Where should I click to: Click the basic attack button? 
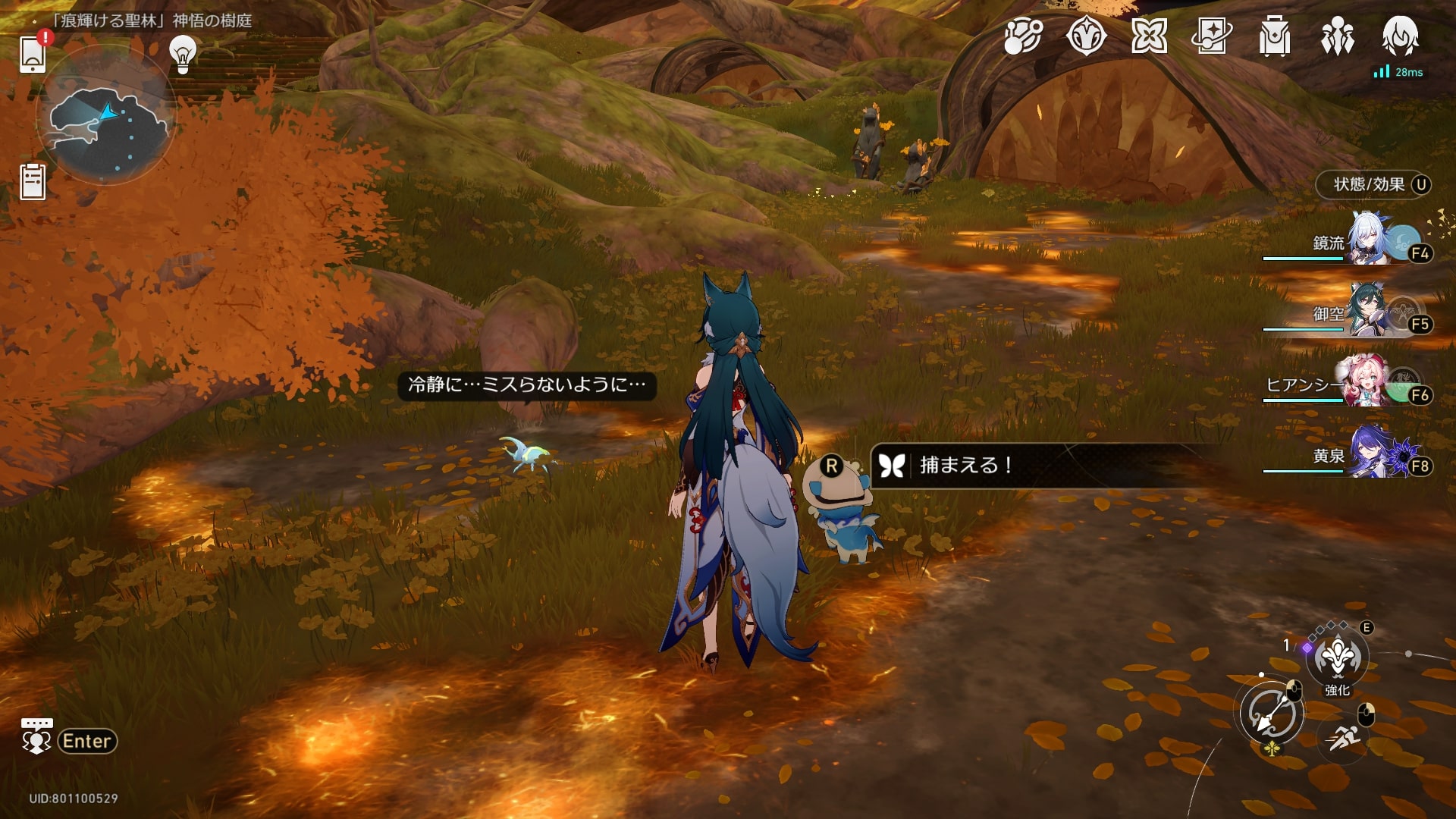tap(1272, 714)
